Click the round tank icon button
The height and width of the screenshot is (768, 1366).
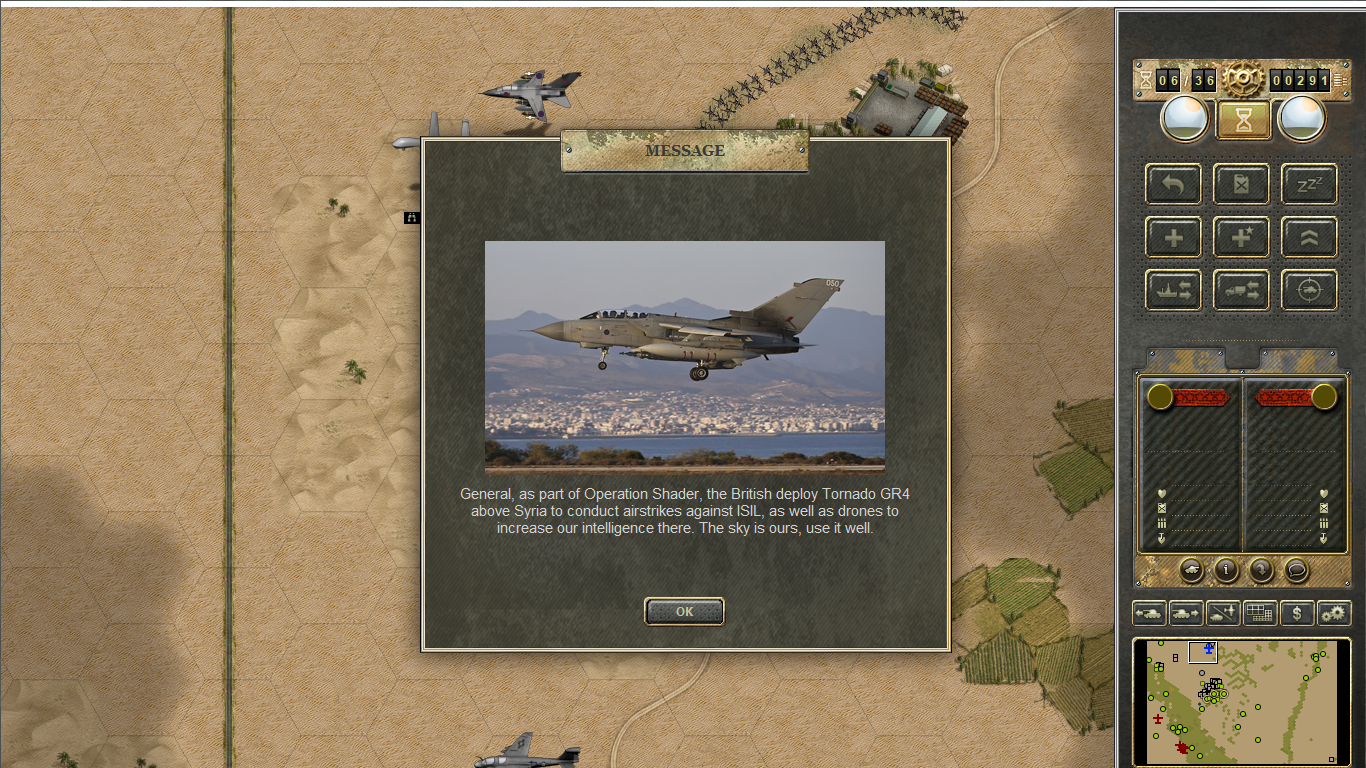click(x=1191, y=570)
